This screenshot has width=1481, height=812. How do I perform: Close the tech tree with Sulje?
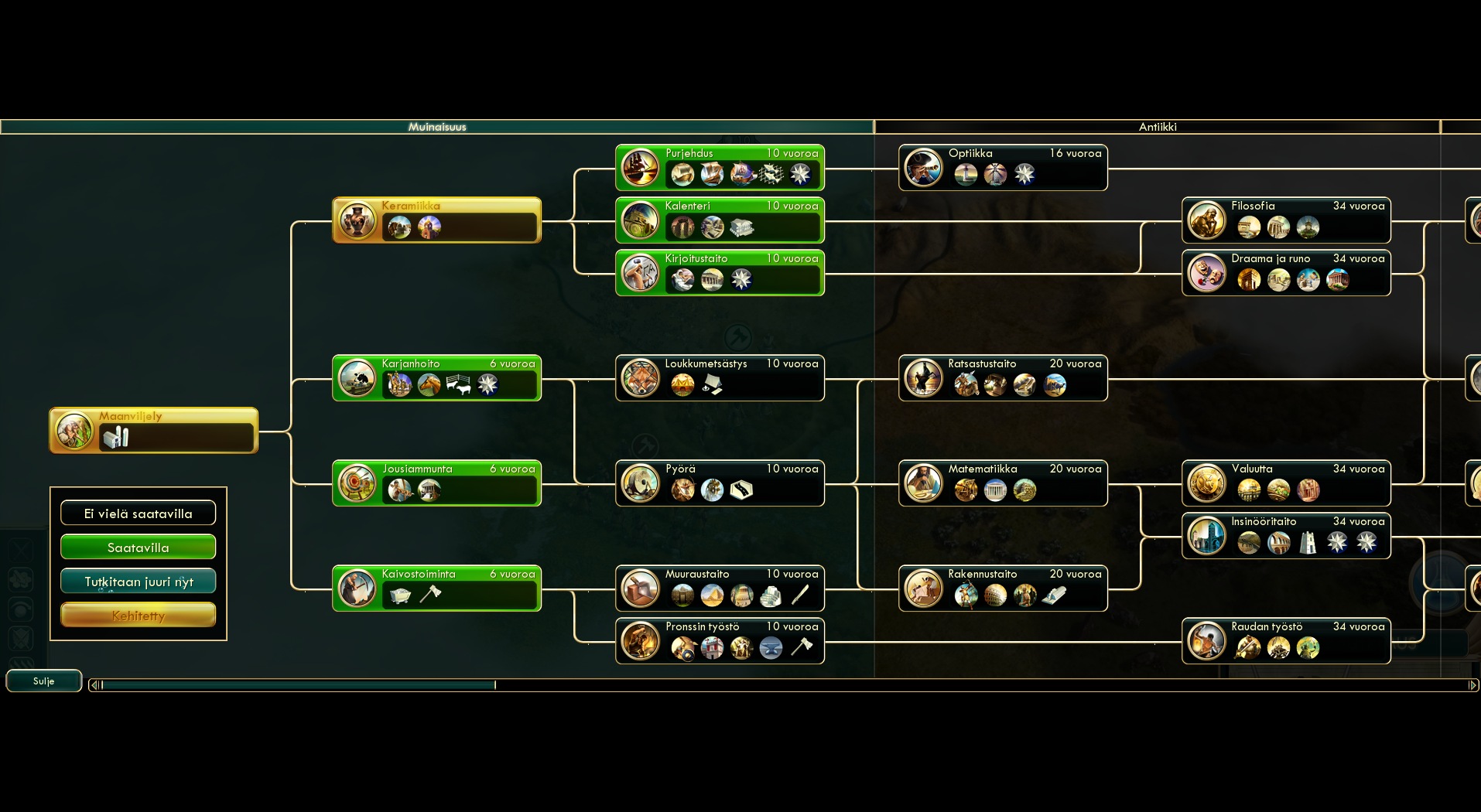point(43,681)
